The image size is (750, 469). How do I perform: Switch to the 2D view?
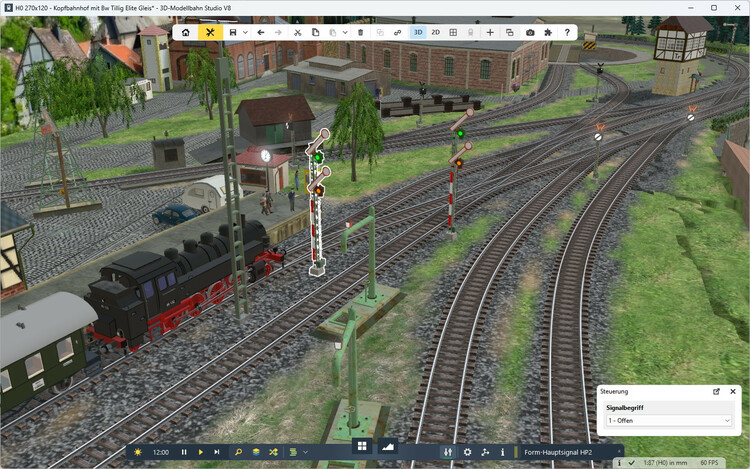point(436,32)
